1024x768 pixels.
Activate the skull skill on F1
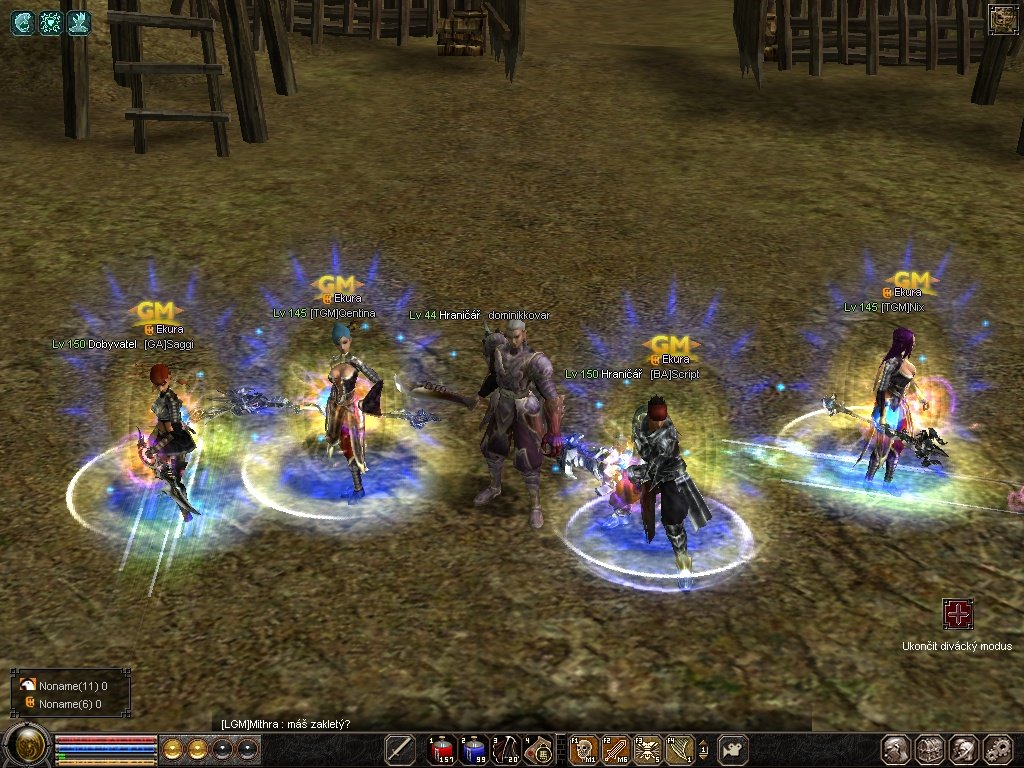pos(584,748)
